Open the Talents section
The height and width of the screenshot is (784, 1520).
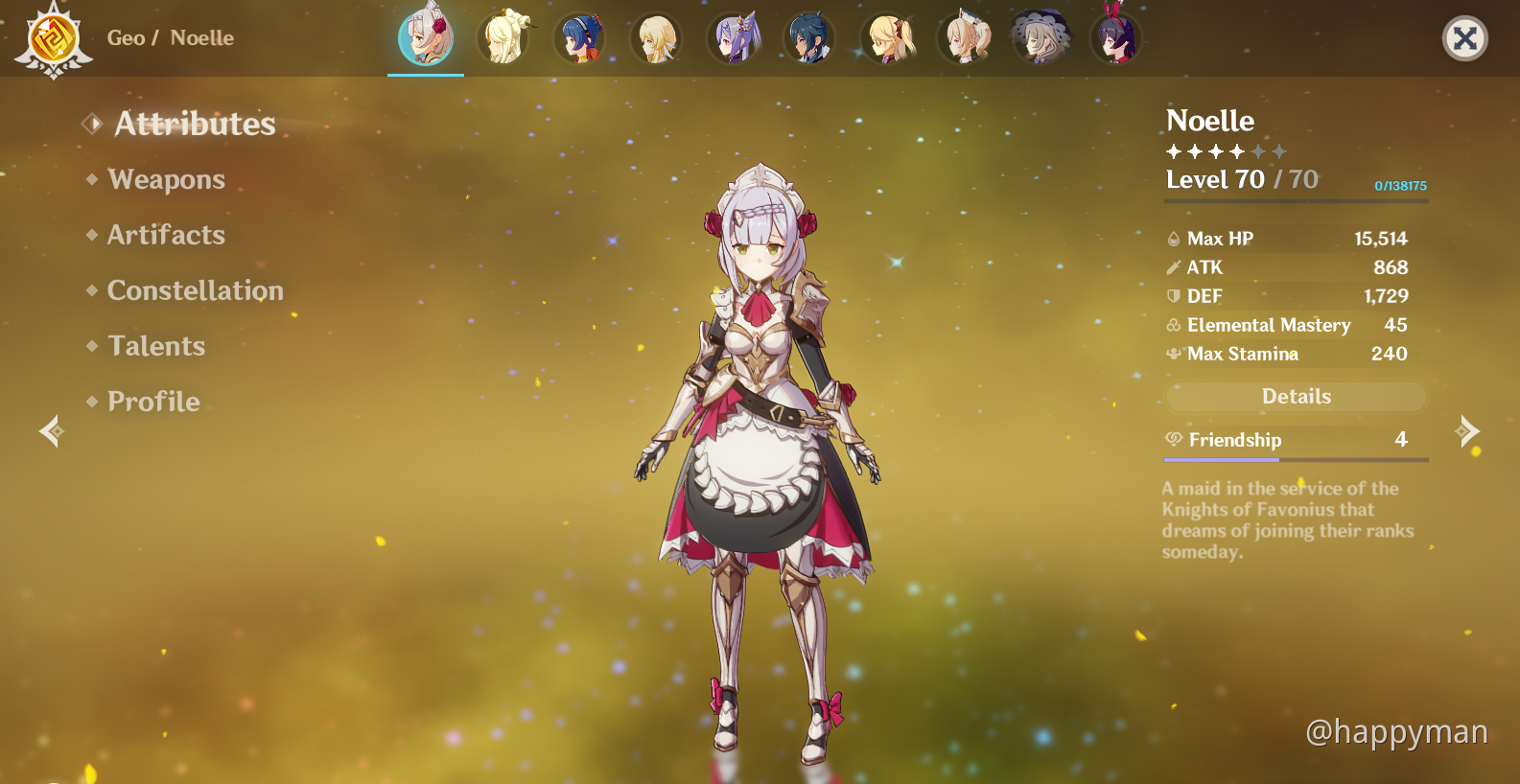(x=156, y=346)
